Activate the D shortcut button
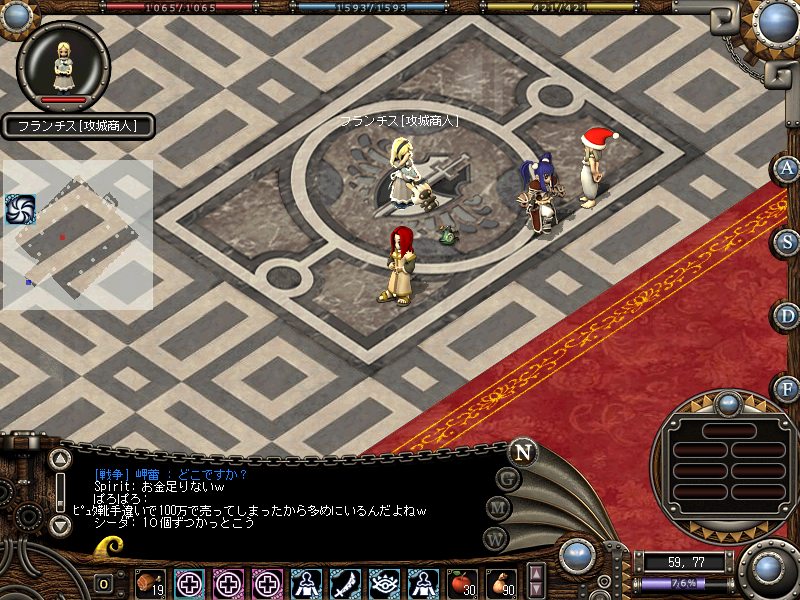 pos(787,316)
